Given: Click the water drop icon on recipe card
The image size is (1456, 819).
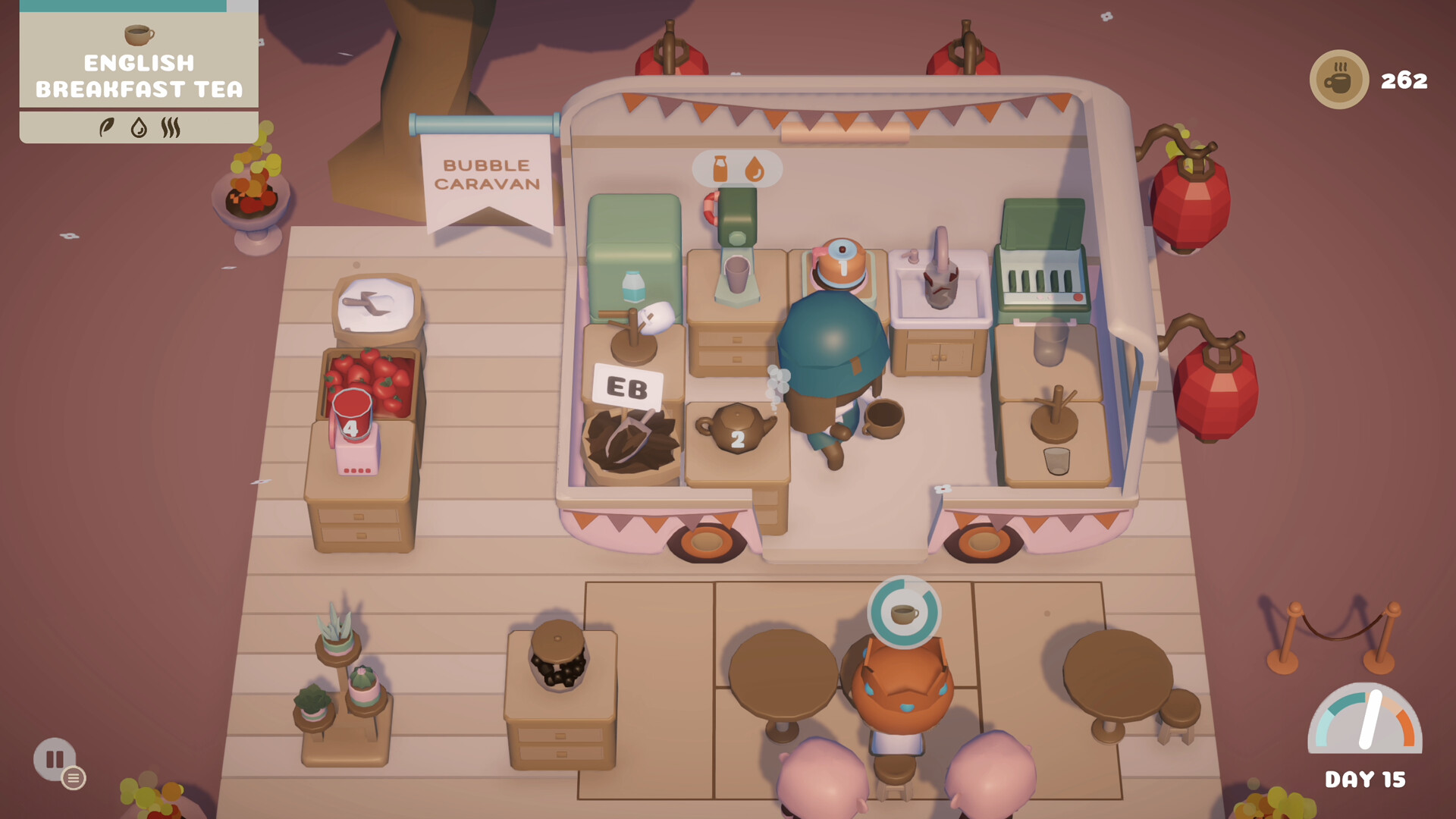Looking at the screenshot, I should [x=139, y=127].
